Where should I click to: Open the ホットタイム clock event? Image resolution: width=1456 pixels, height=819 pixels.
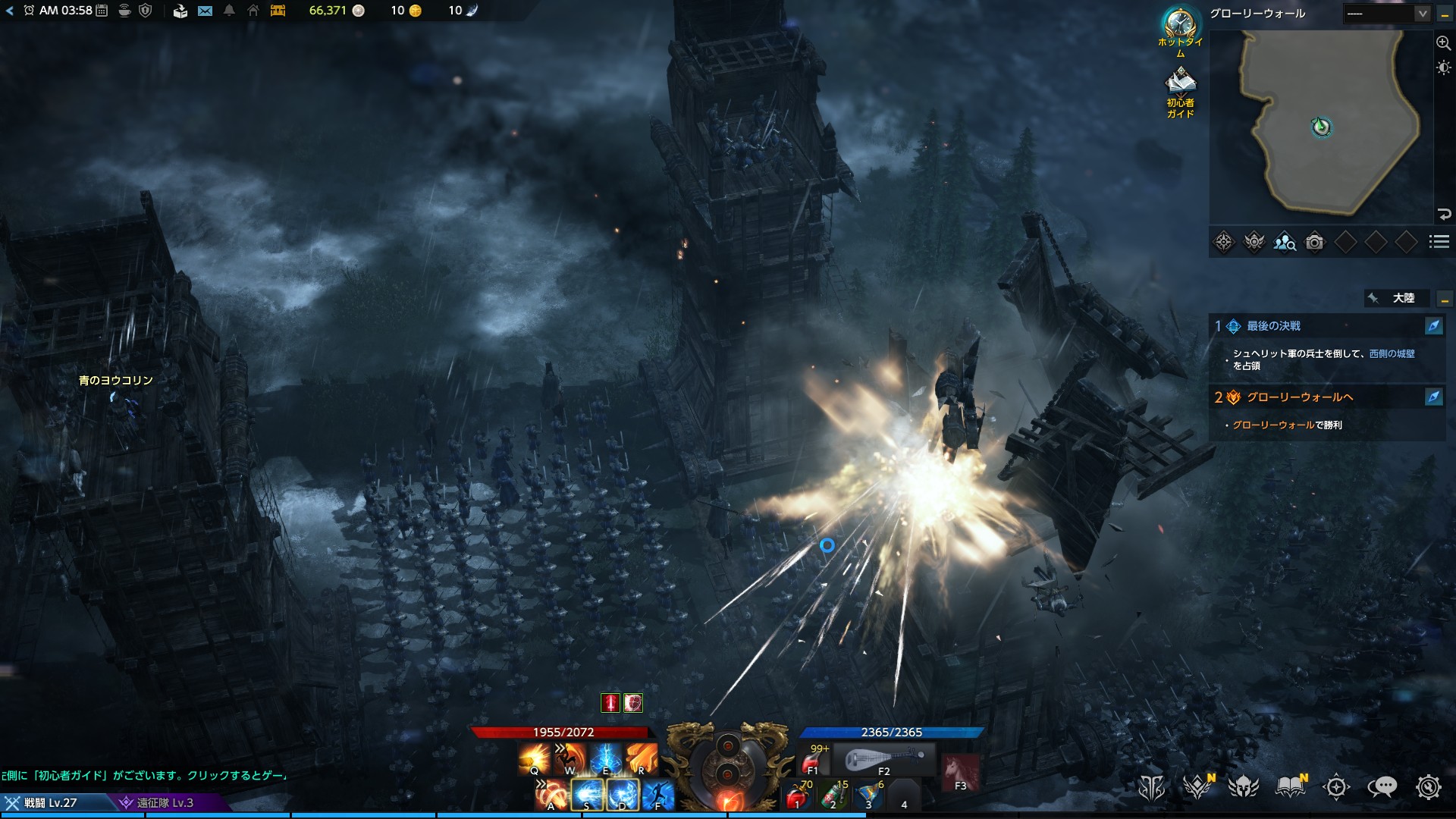(x=1179, y=24)
